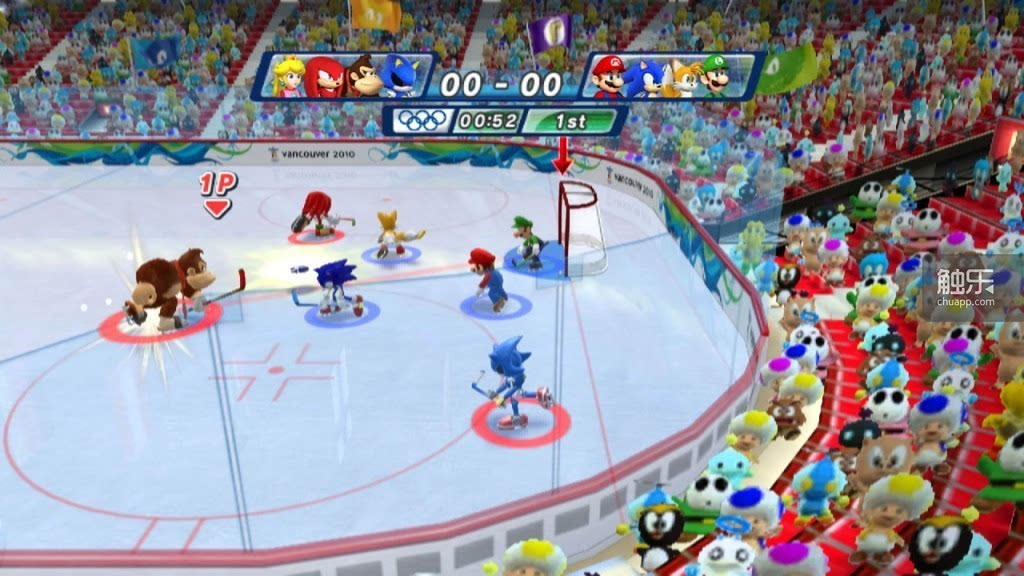Select Peach's portrait in the team bar

(x=290, y=78)
